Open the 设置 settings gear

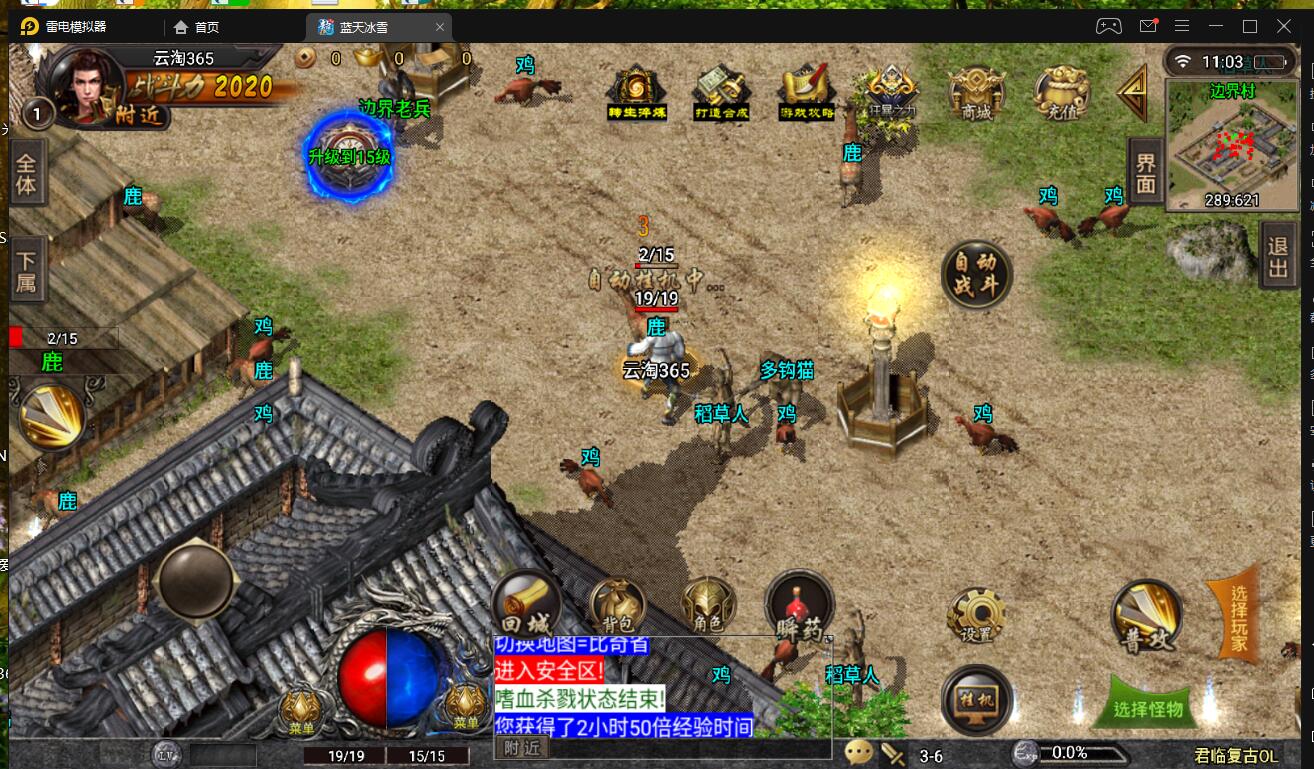pos(976,612)
